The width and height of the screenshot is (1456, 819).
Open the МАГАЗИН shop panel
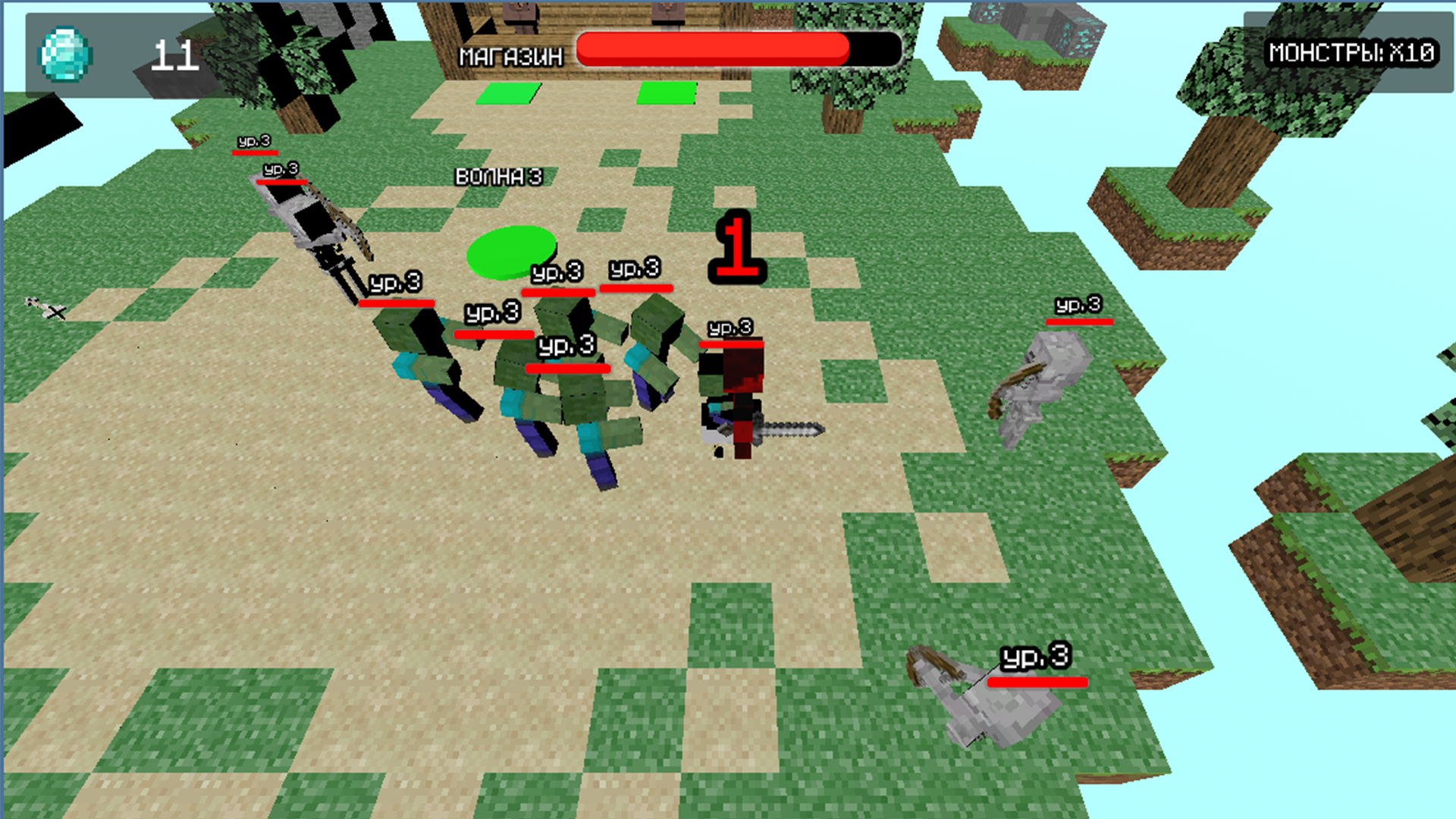point(510,55)
